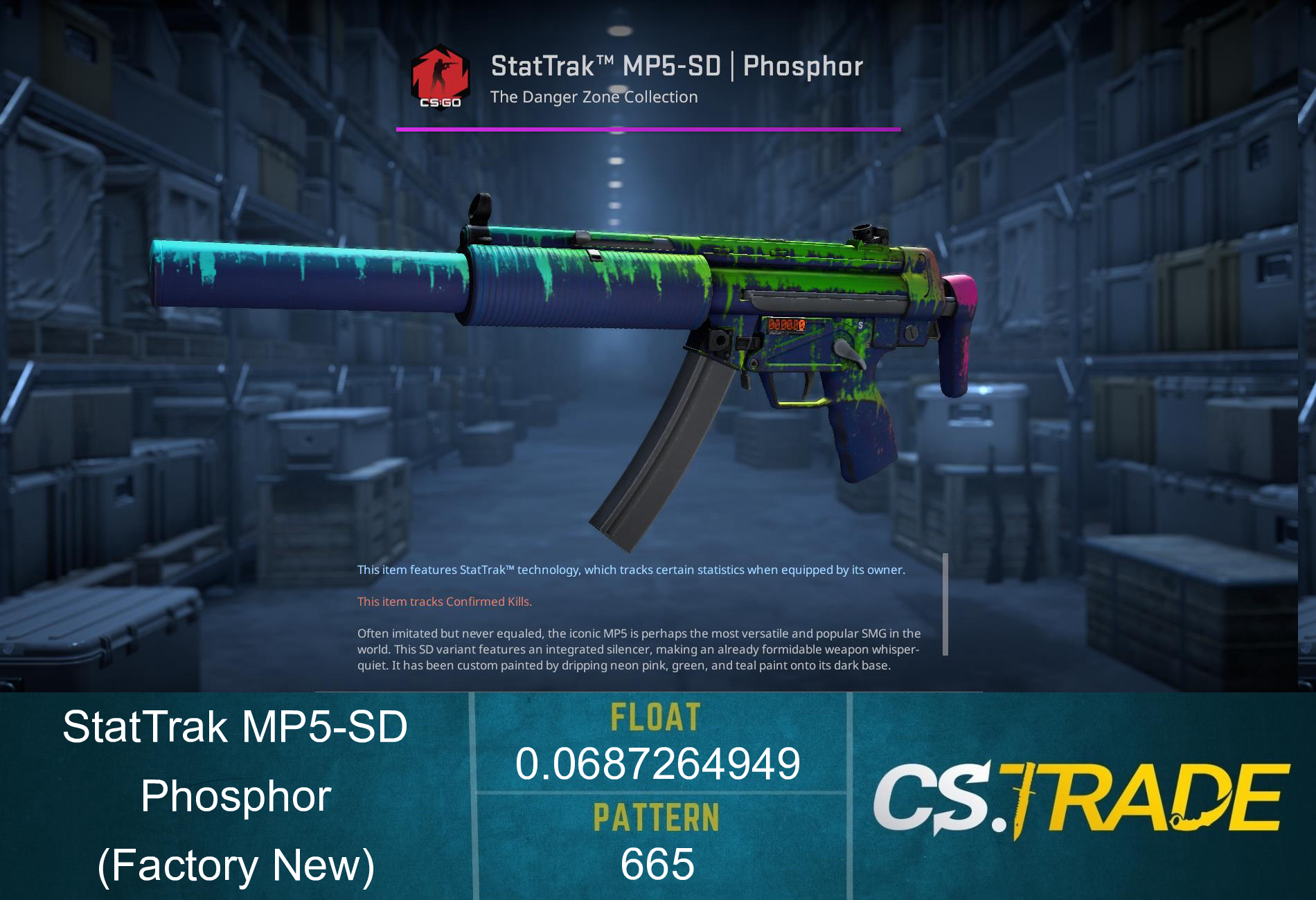Click the StatTrak kill counter on the weapon
The image size is (1316, 900).
point(787,323)
